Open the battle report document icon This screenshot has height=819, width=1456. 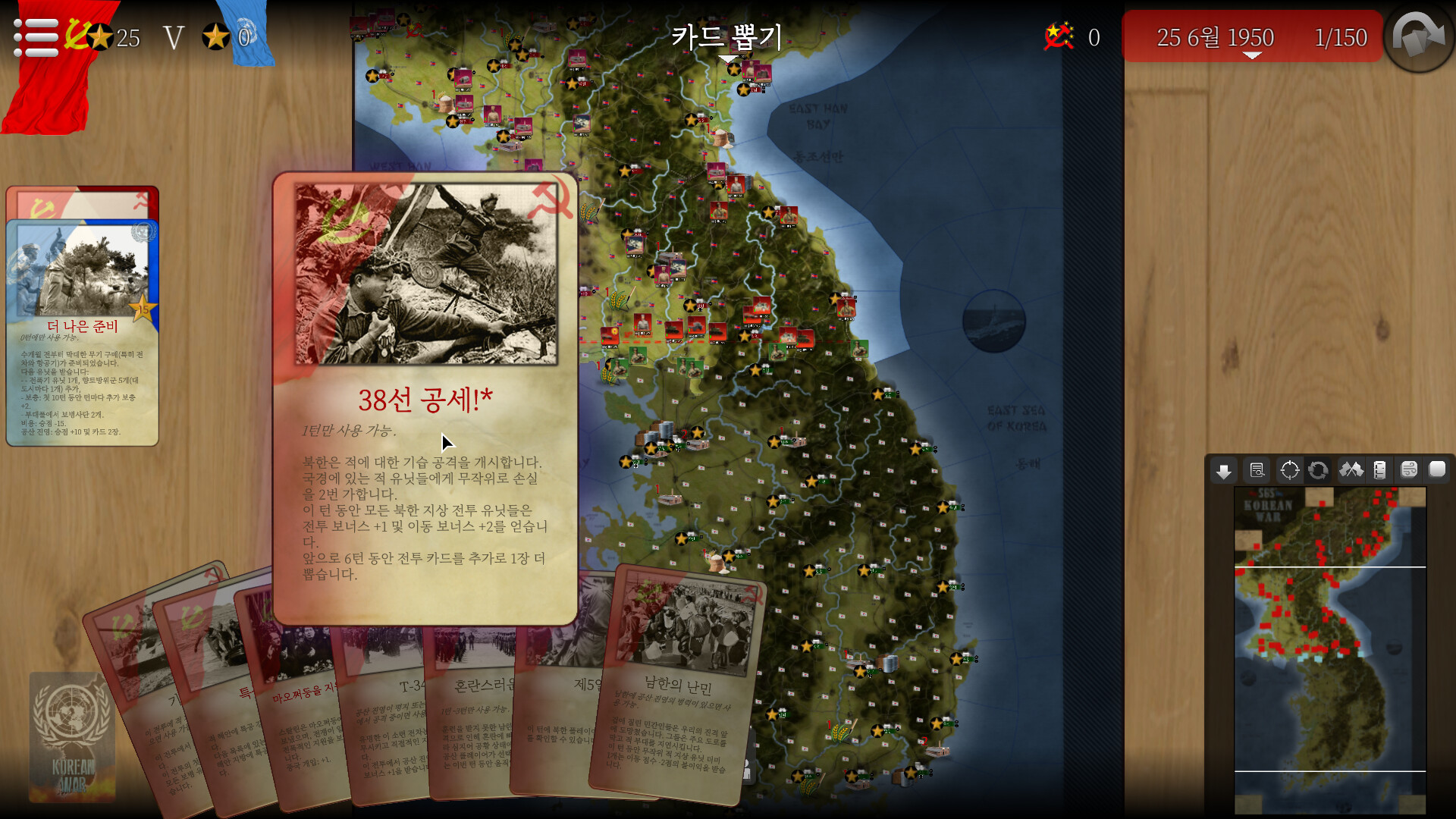(x=1256, y=470)
